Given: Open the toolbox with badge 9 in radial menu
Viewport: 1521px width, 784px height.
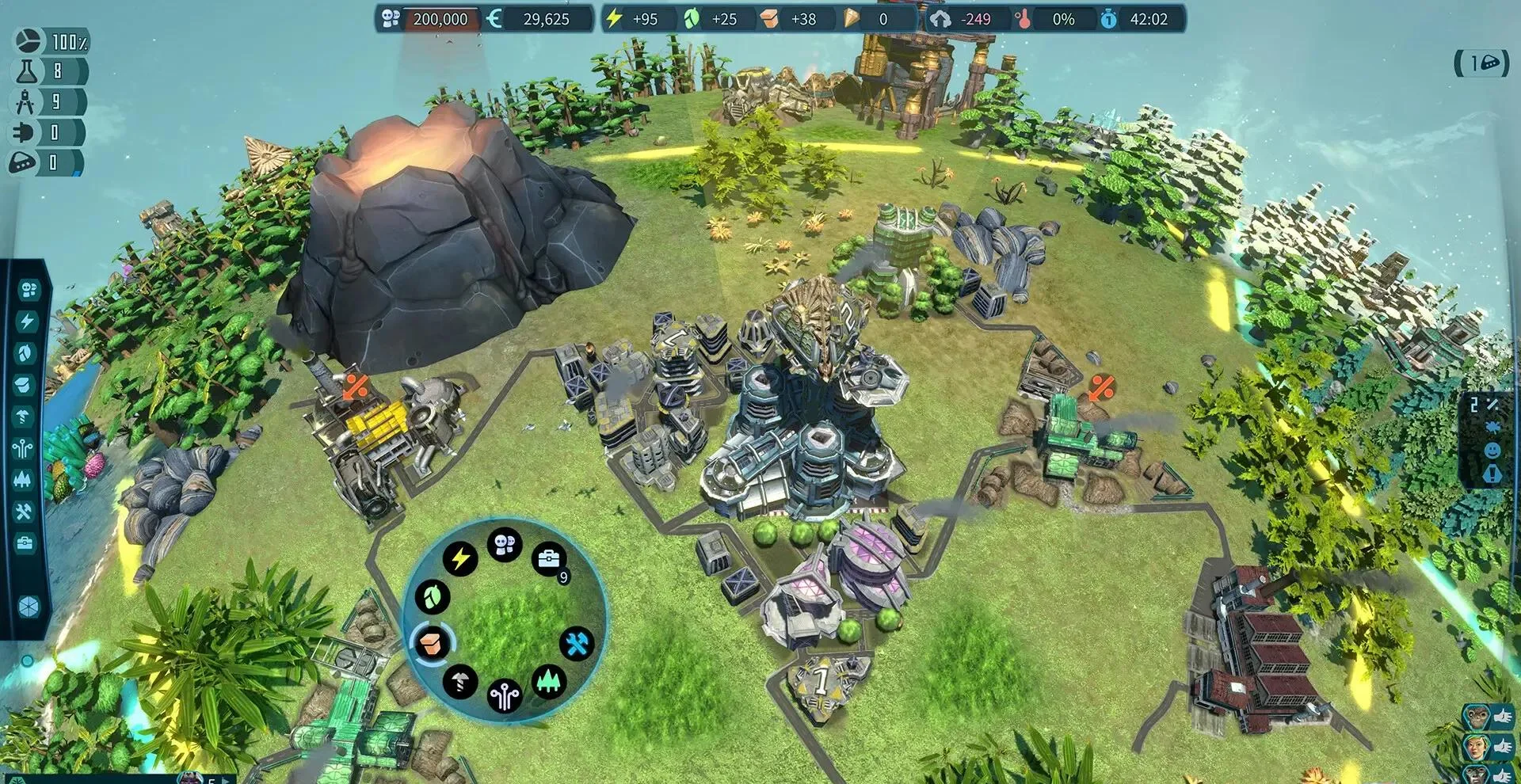Looking at the screenshot, I should coord(548,560).
